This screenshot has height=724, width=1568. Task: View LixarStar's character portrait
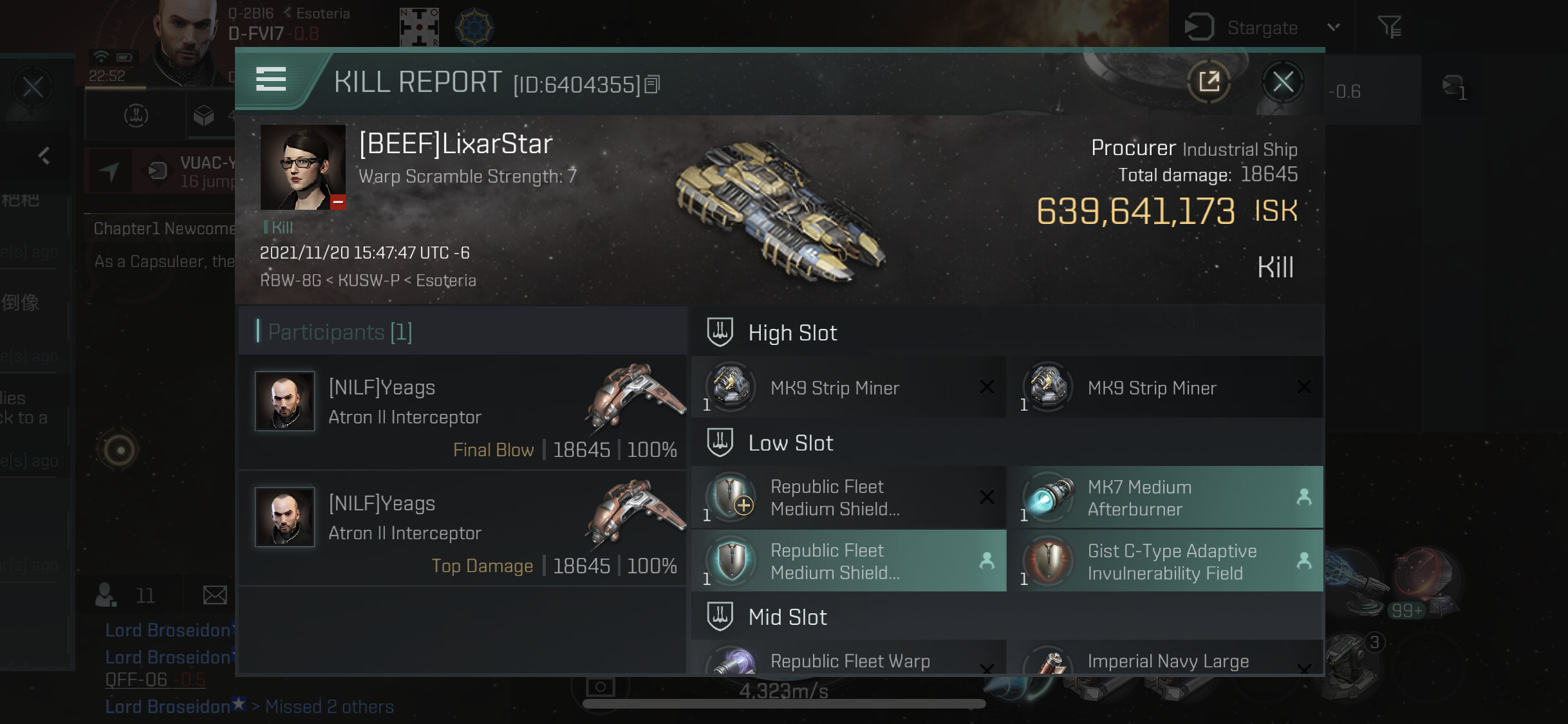pos(303,167)
